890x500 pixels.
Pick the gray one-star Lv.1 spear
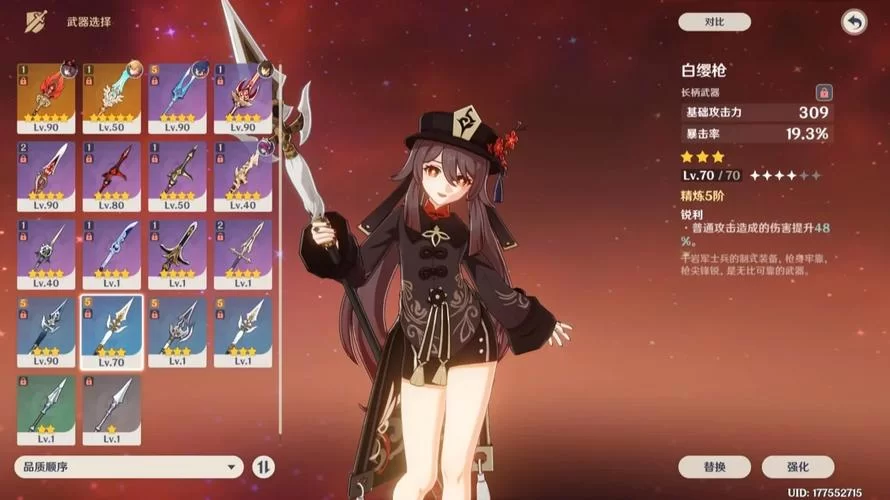pyautogui.click(x=111, y=408)
